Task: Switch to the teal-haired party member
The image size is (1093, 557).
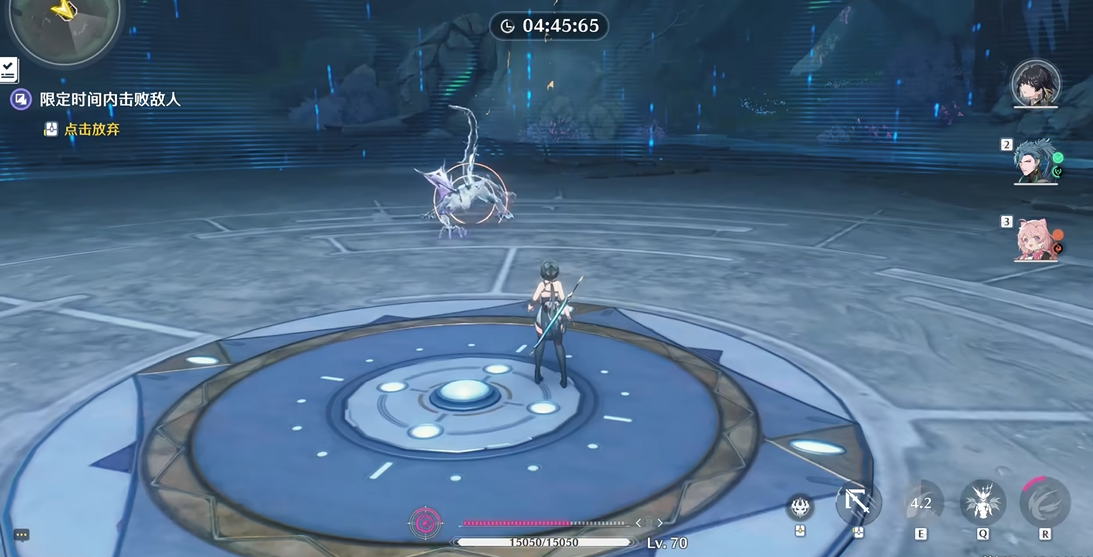Action: coord(1035,162)
